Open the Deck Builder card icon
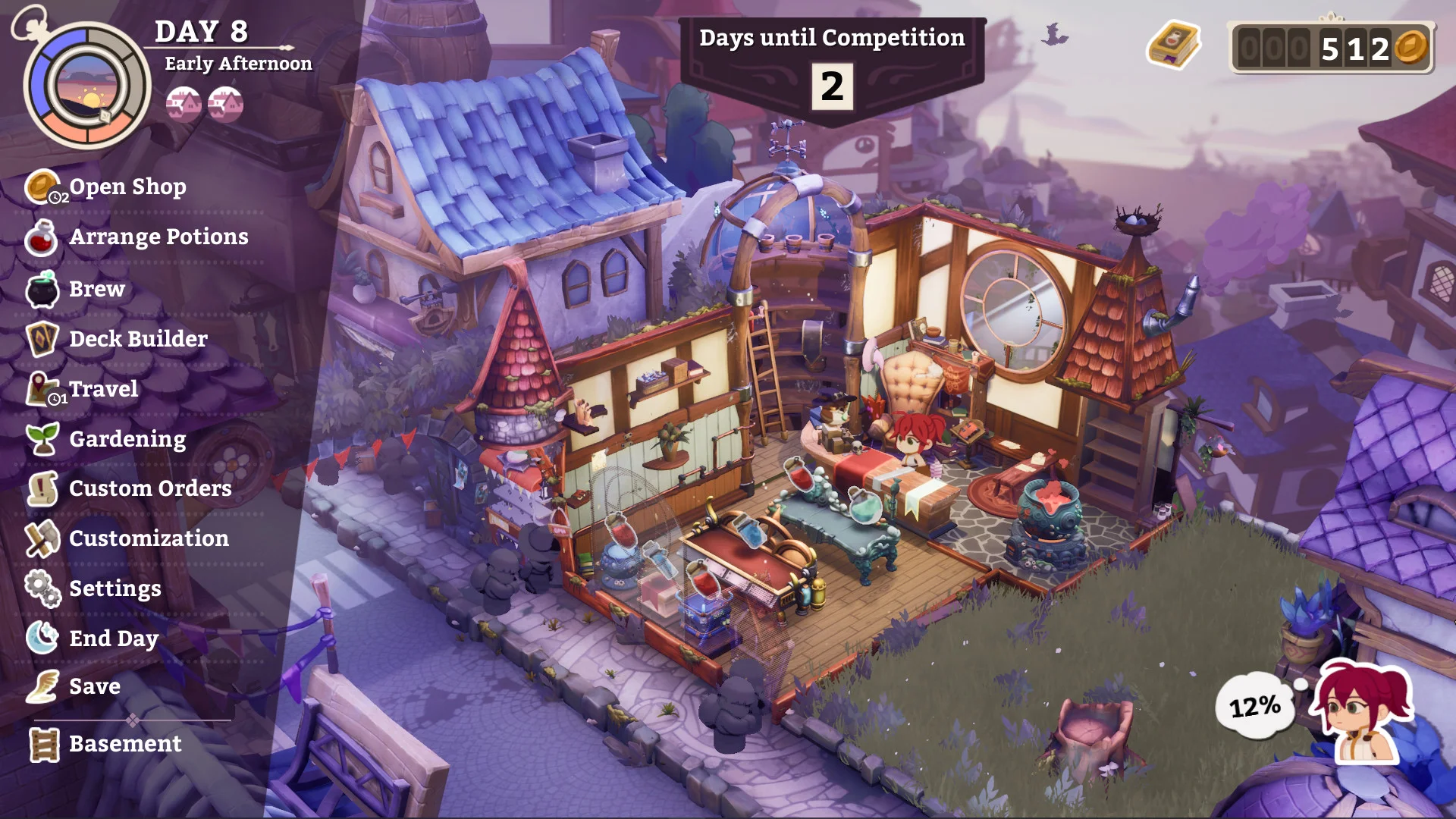This screenshot has width=1456, height=819. point(43,338)
